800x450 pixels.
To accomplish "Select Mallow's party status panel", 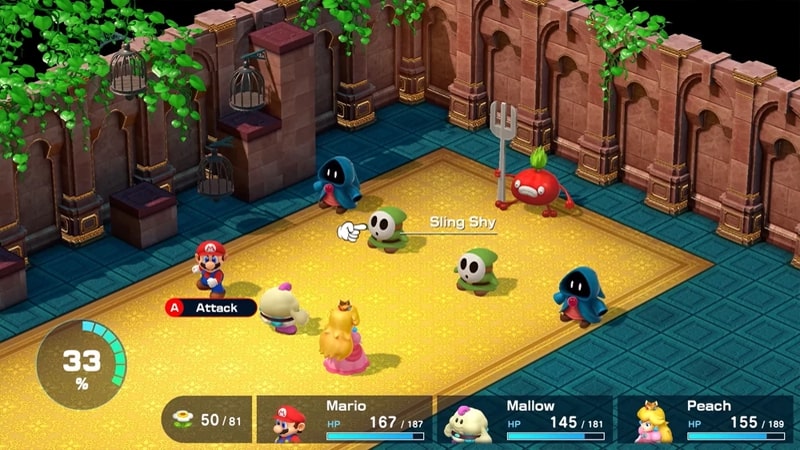I will [527, 420].
